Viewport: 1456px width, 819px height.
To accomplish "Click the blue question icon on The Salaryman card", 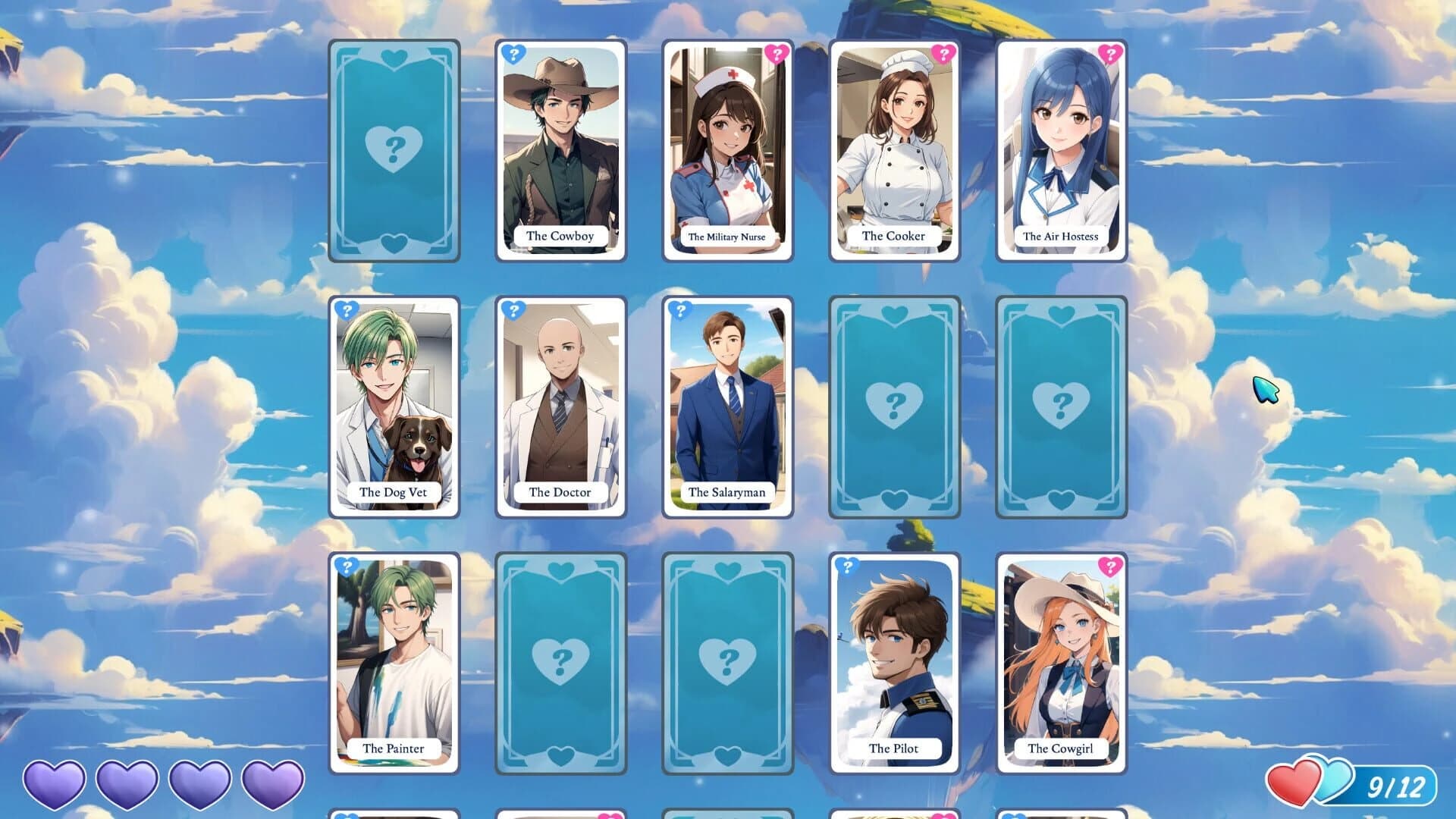I will point(682,310).
